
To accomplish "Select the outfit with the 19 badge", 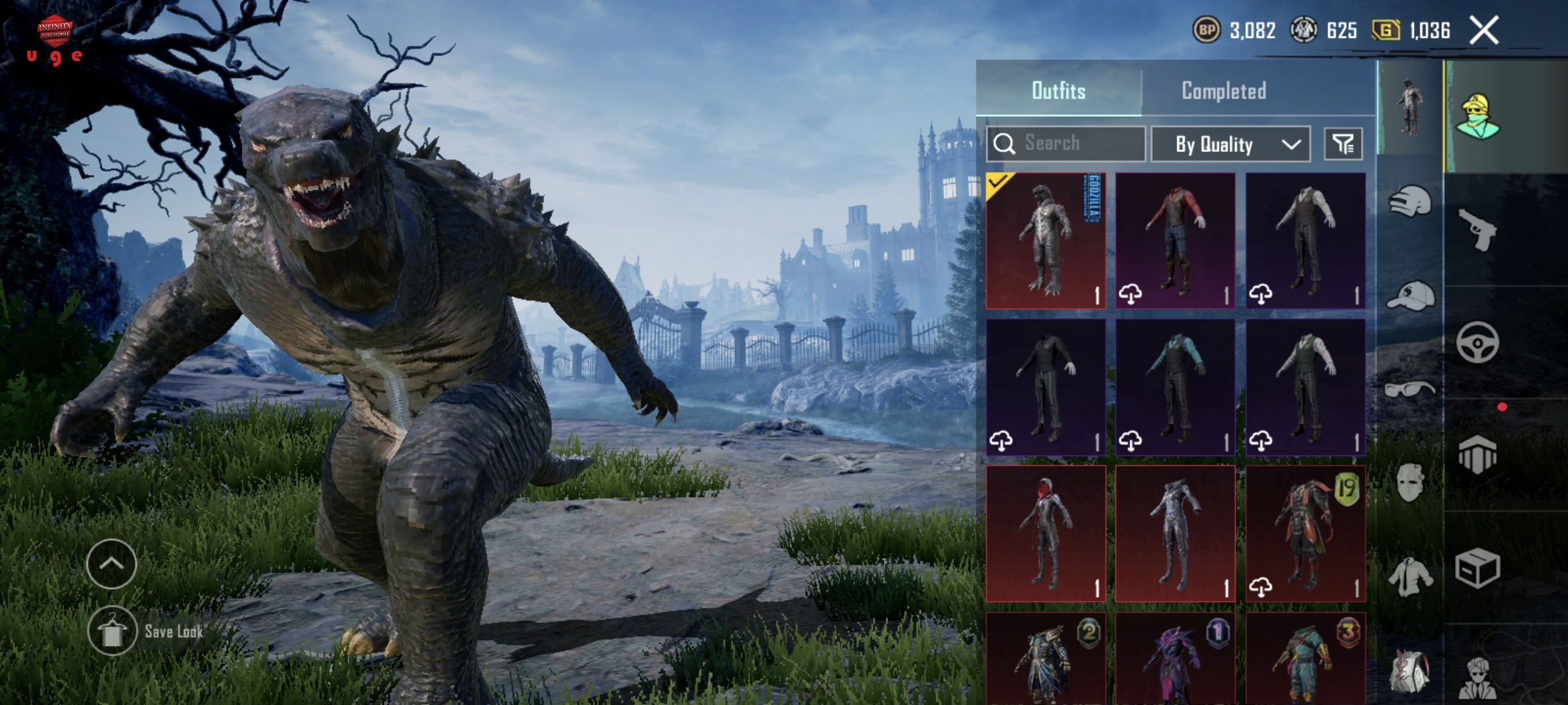I will click(1305, 533).
